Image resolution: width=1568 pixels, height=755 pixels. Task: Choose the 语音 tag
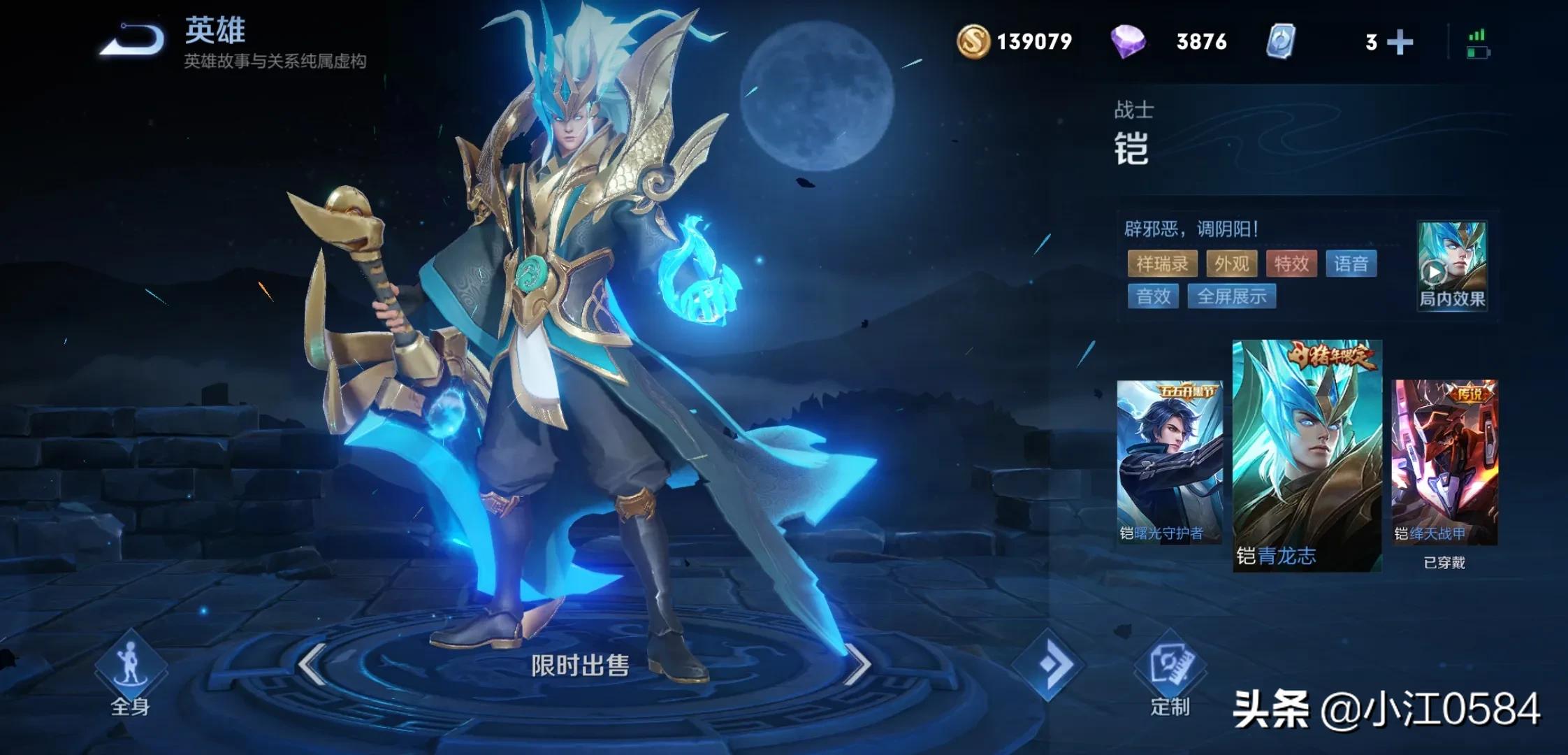tap(1351, 264)
